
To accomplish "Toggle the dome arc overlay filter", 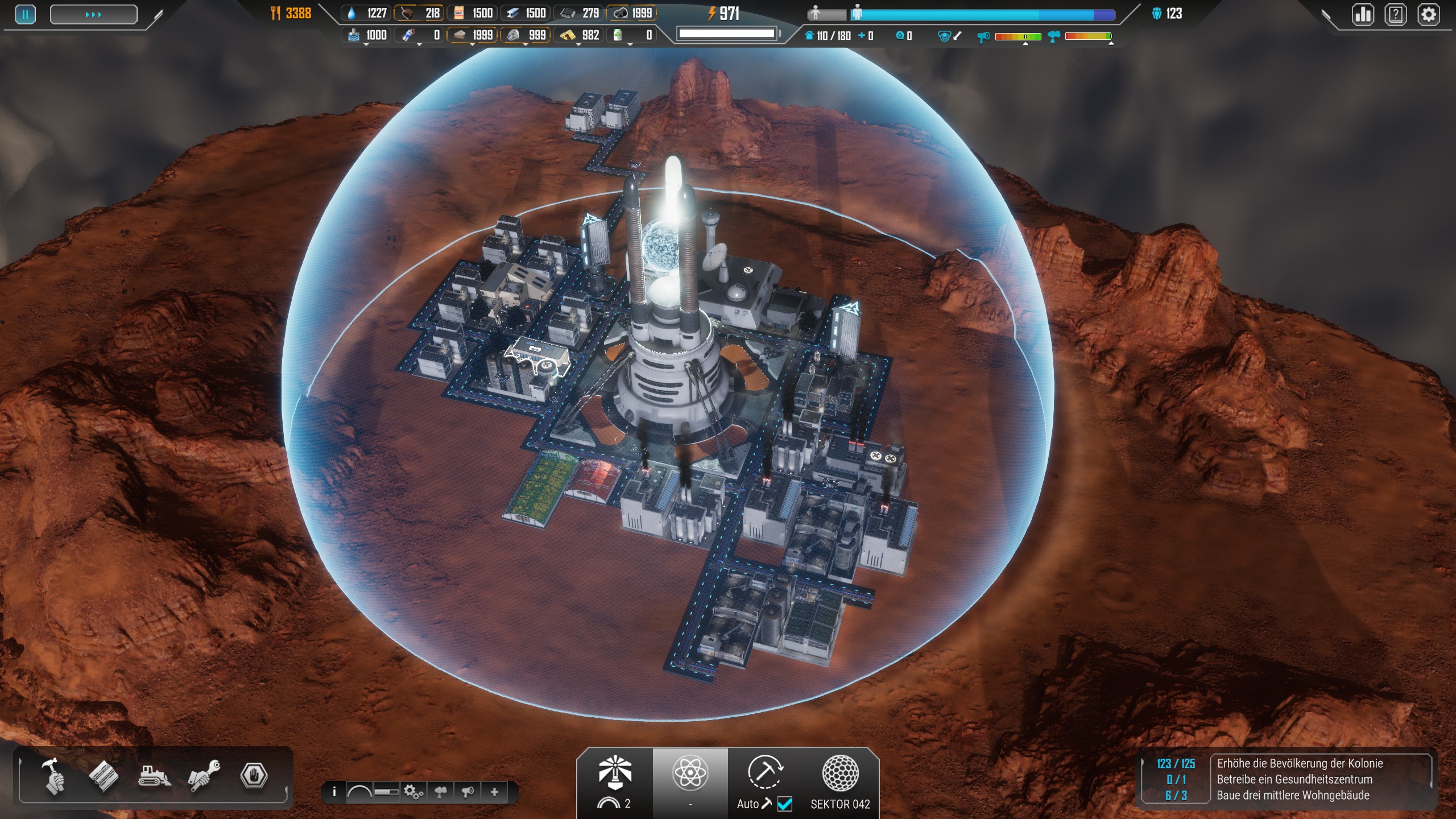I will tap(359, 792).
